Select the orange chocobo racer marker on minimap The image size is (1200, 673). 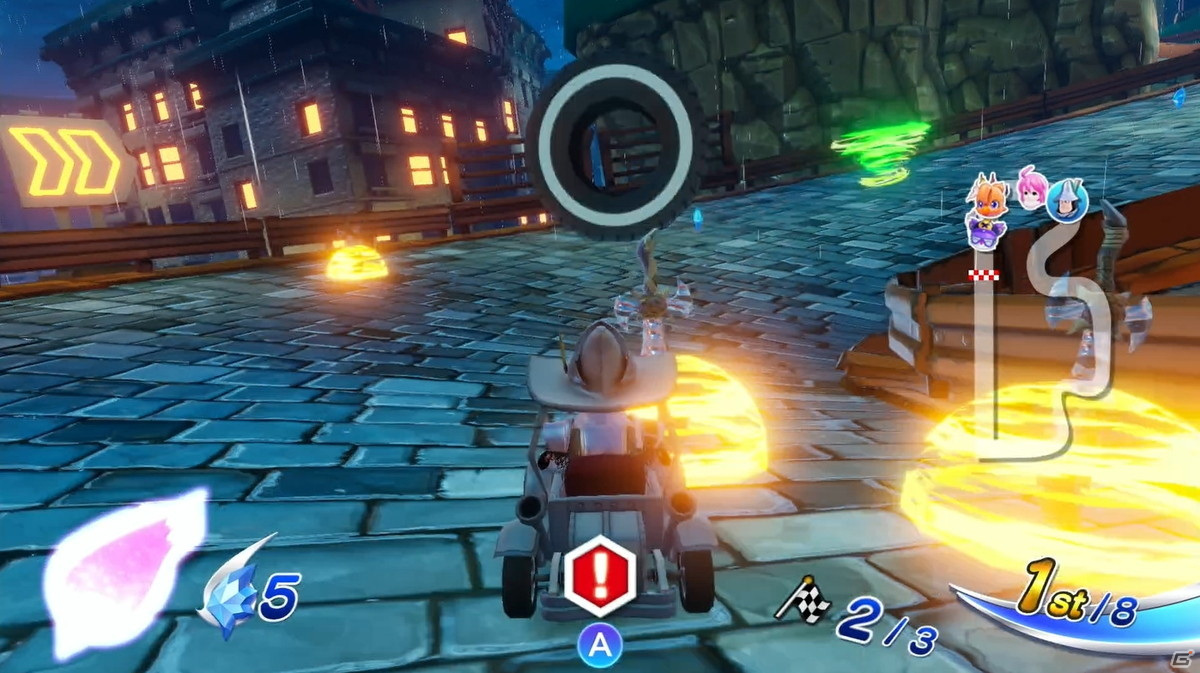click(x=988, y=199)
